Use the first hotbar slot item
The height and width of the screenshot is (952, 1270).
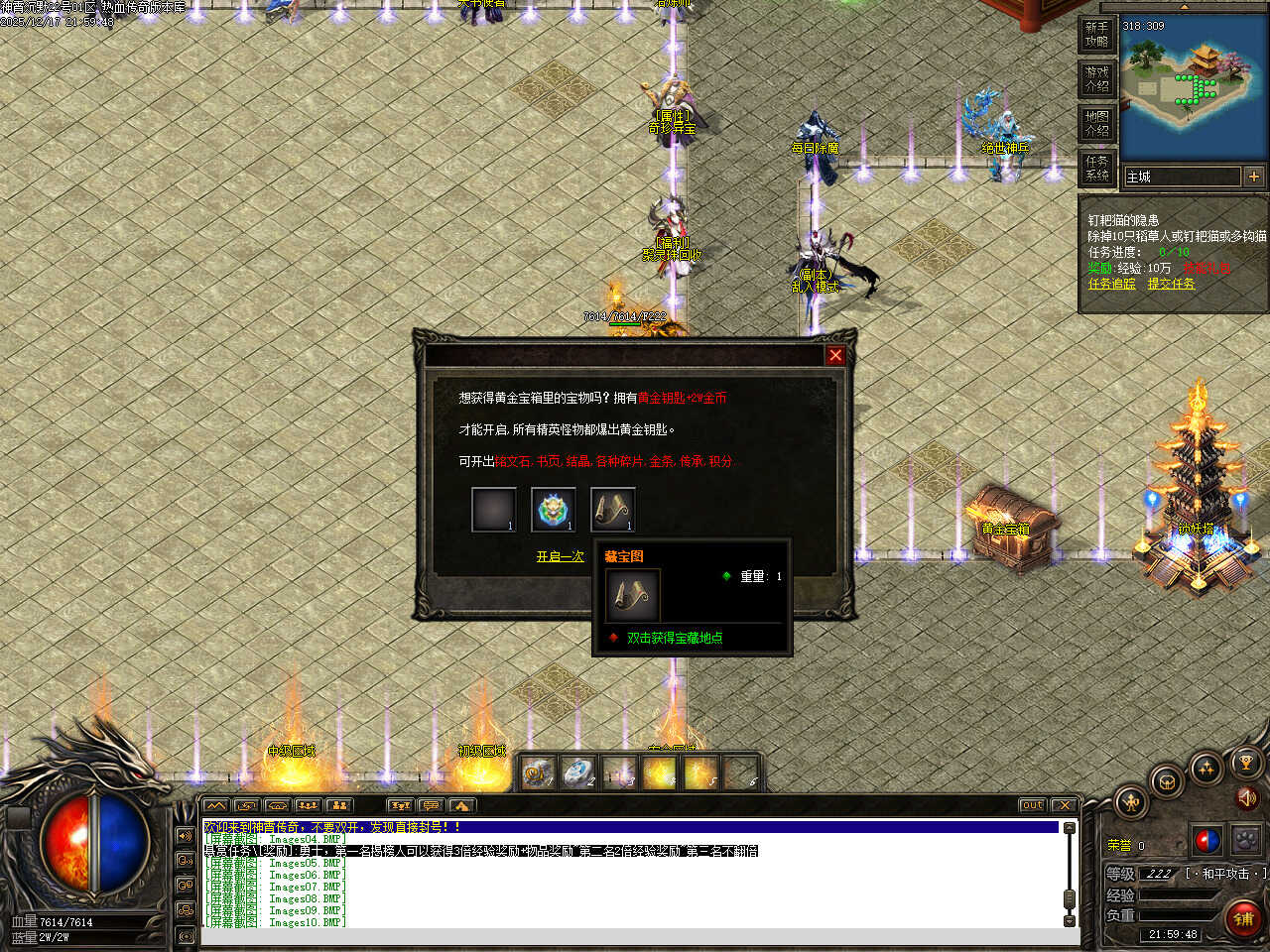(x=539, y=773)
